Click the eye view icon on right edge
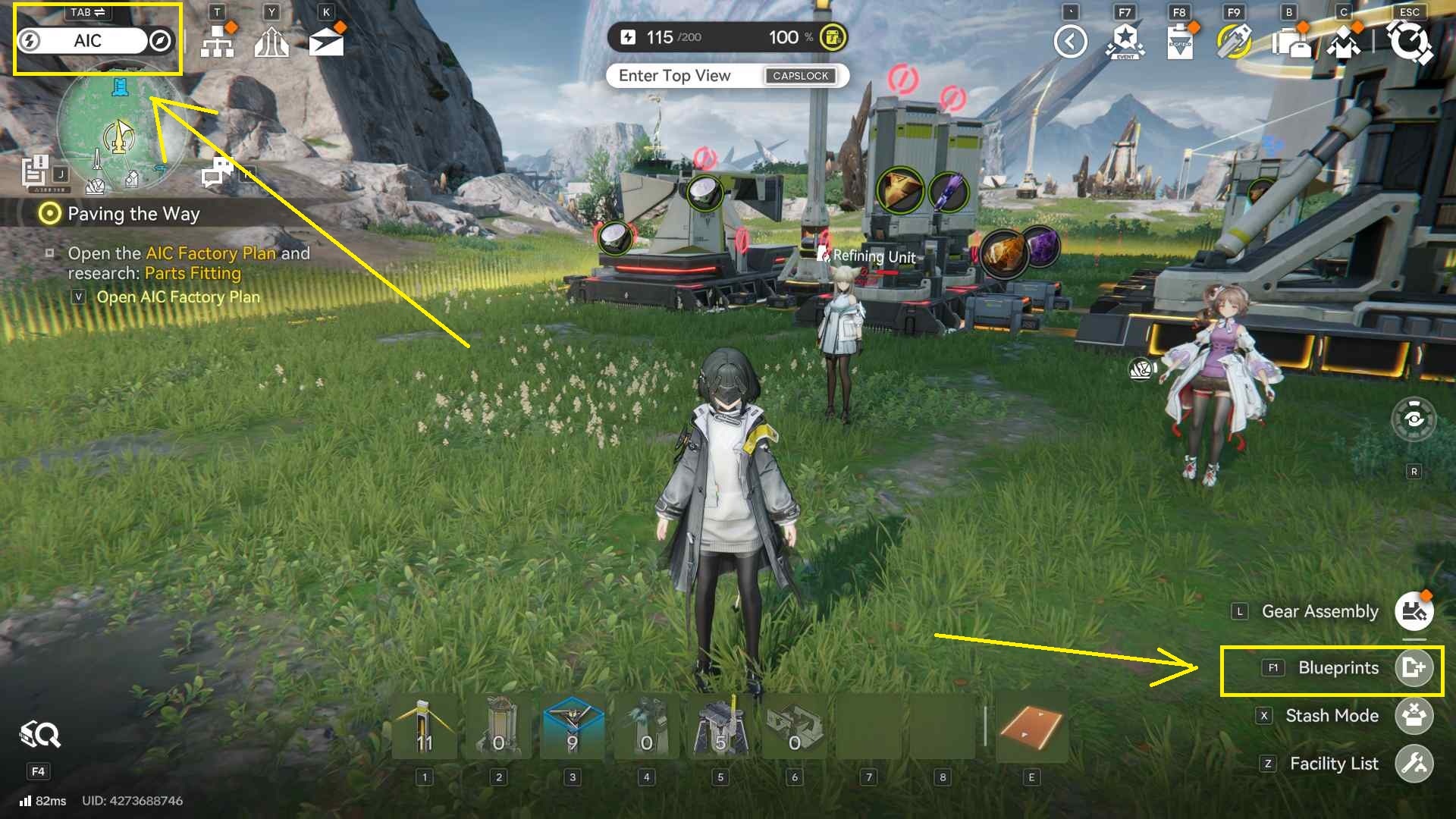Image resolution: width=1456 pixels, height=819 pixels. pos(1414,419)
